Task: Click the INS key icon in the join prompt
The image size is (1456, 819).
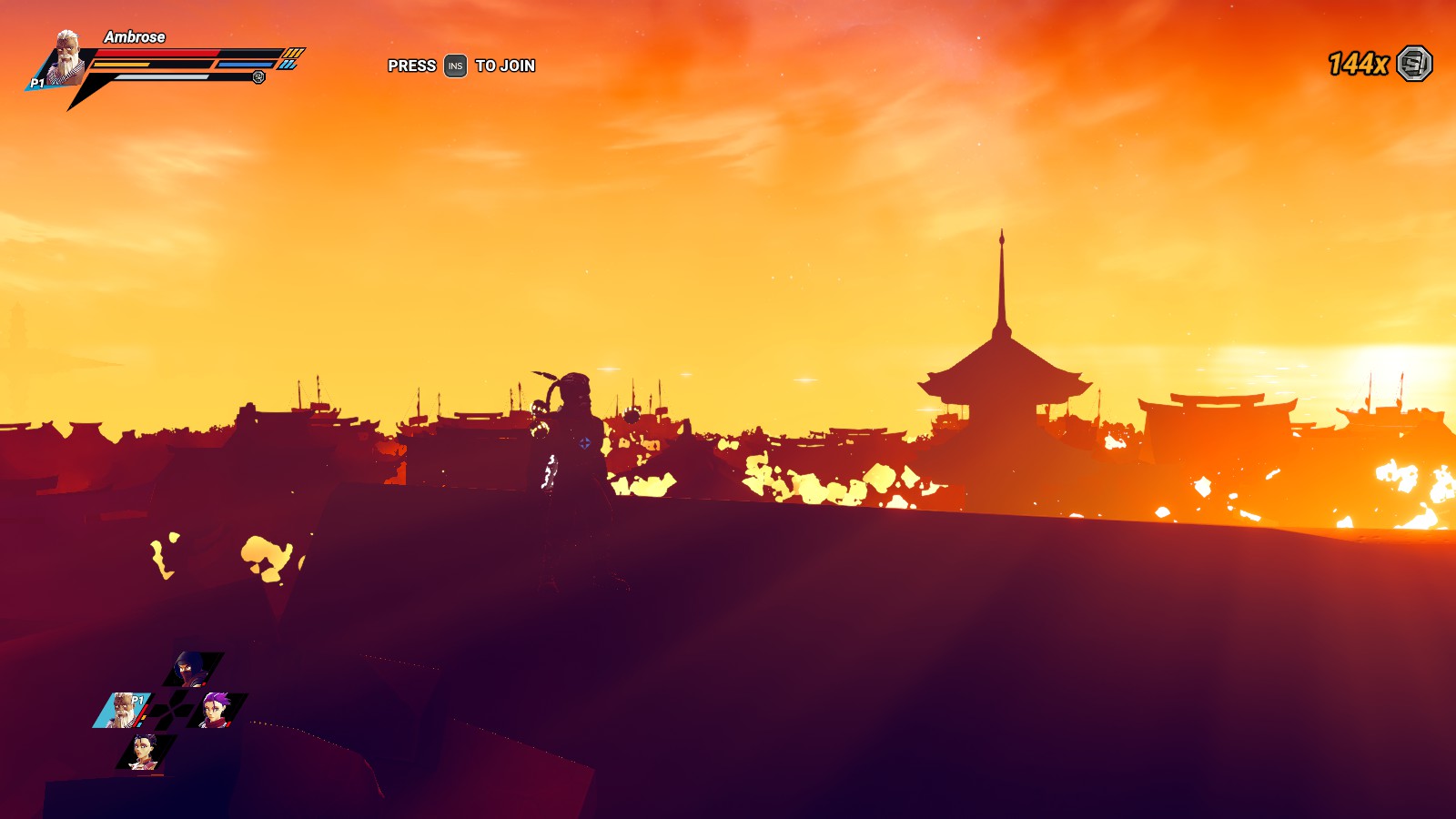Action: click(454, 66)
